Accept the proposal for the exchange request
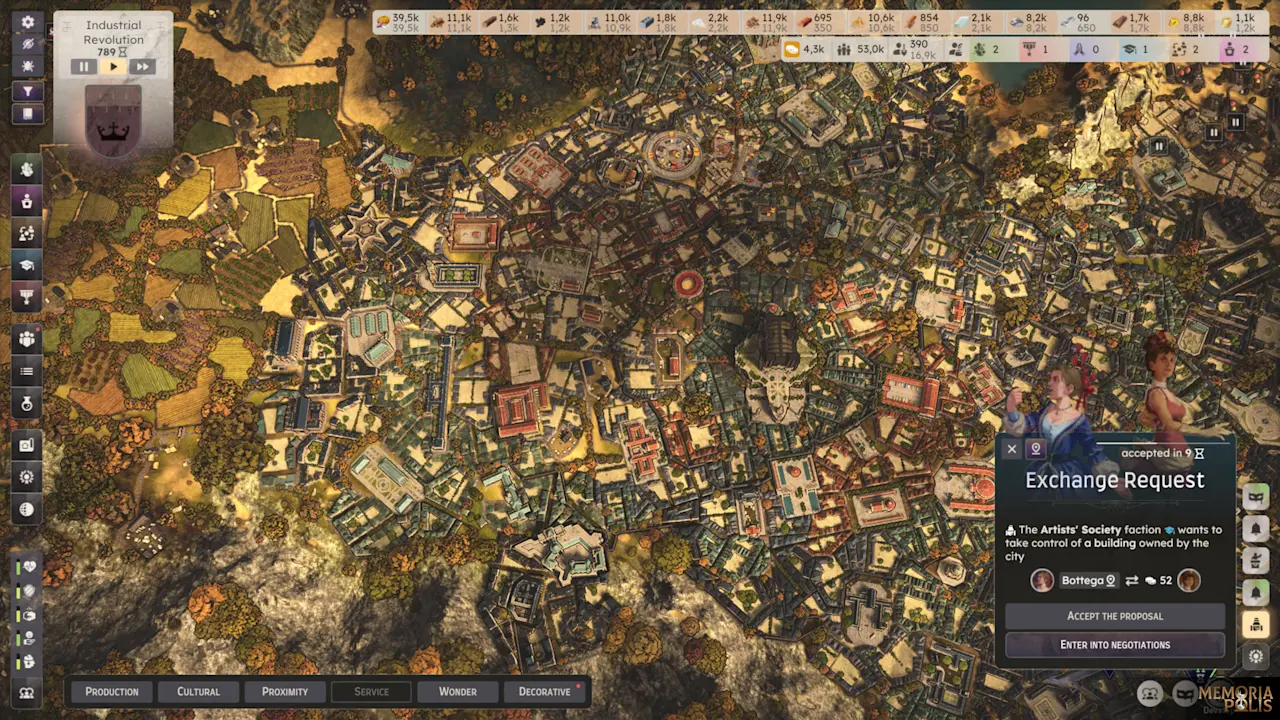The height and width of the screenshot is (720, 1280). (x=1114, y=616)
